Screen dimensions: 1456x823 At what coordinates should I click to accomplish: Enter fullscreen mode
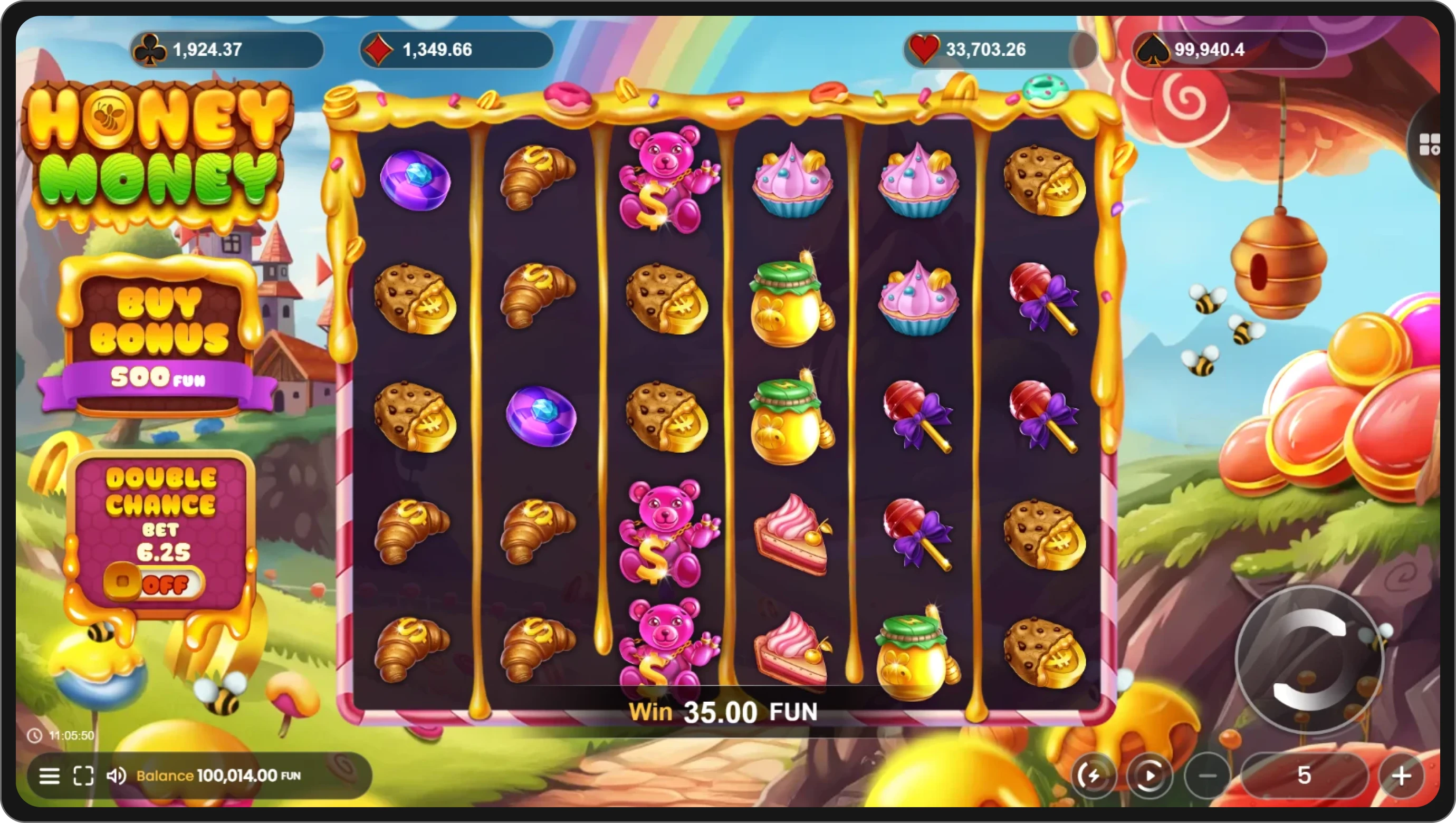(x=84, y=776)
